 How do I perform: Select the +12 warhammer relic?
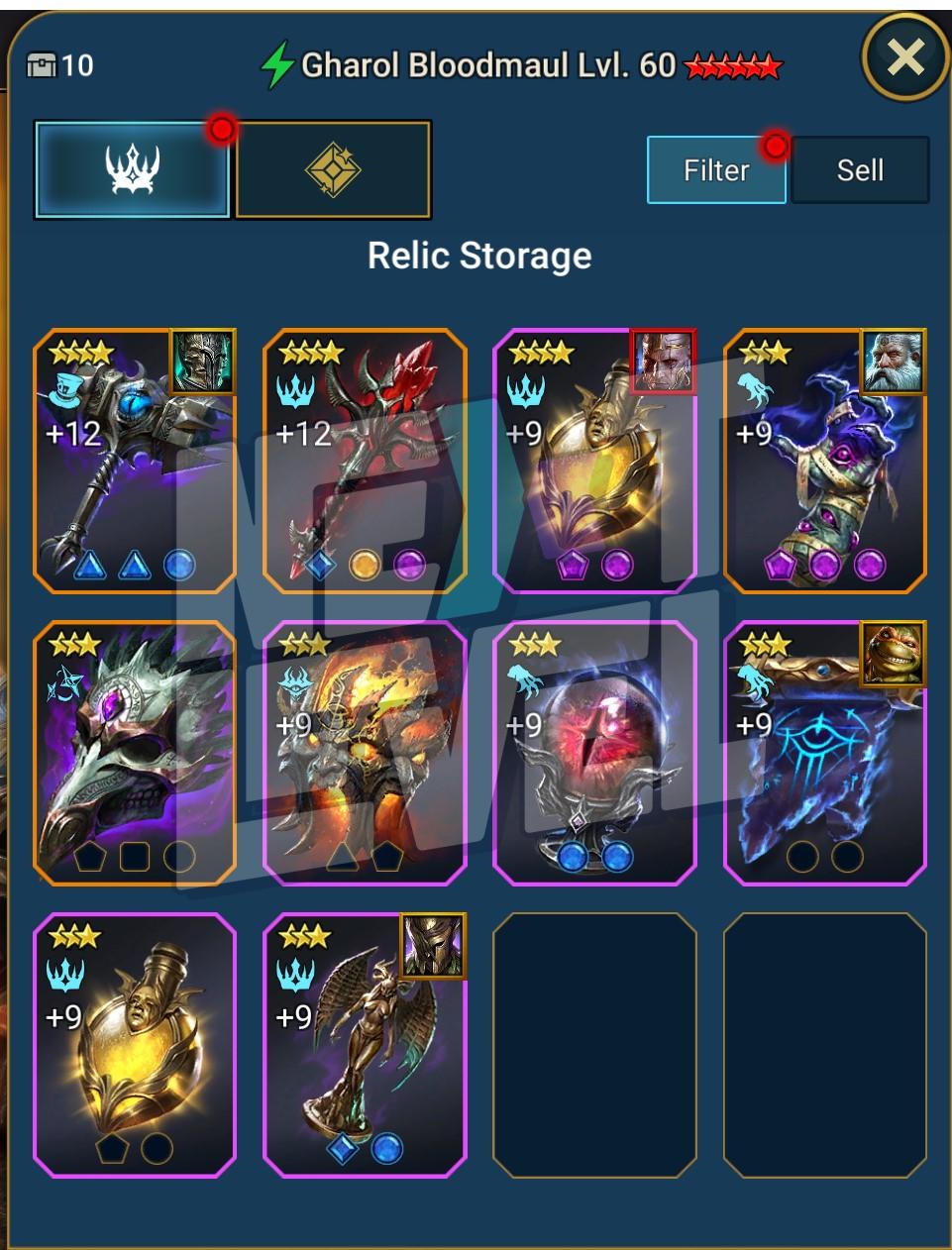pos(135,462)
